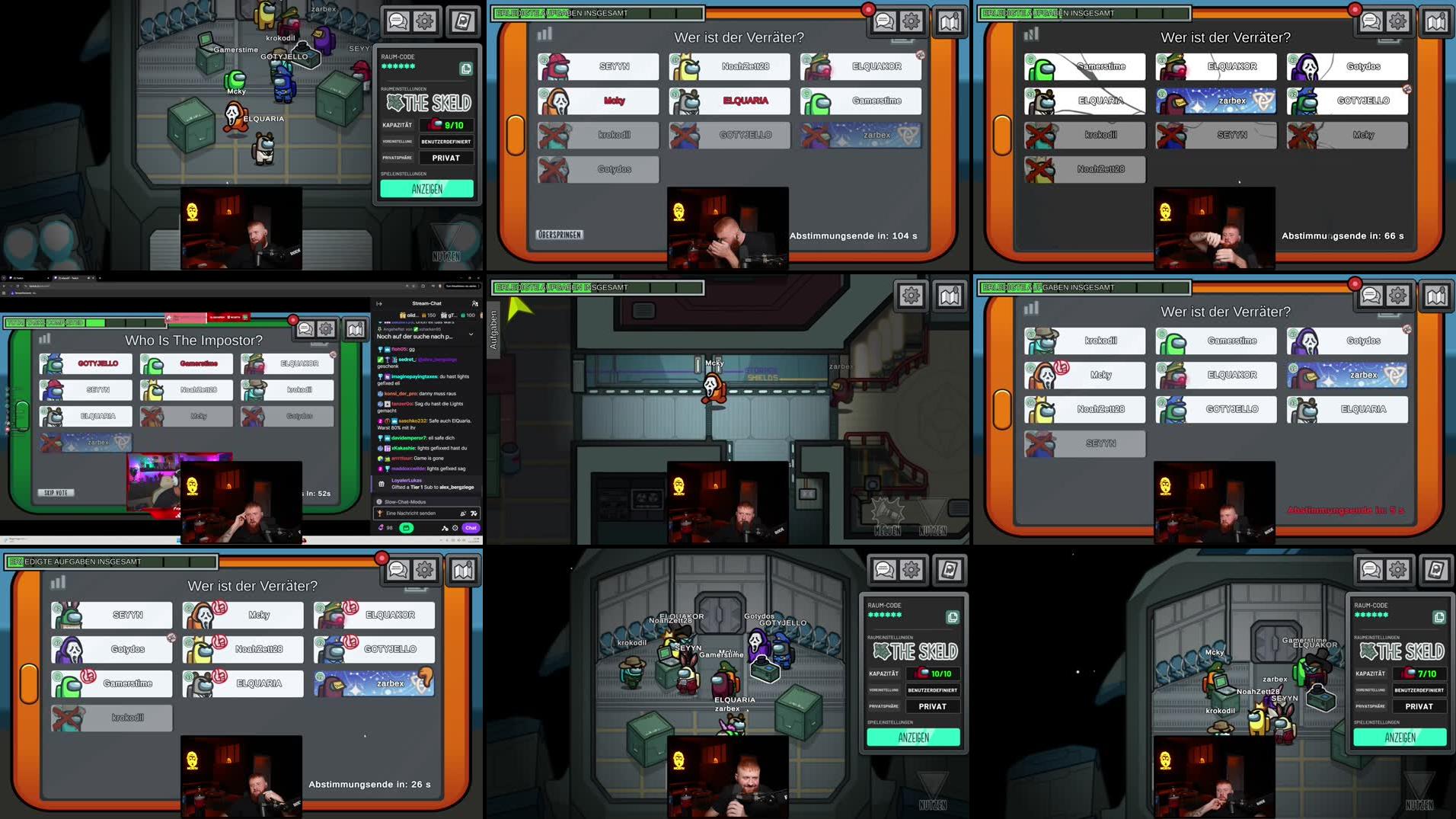Send message with purple Chat button
Viewport: 1456px width, 819px height.
[x=471, y=527]
